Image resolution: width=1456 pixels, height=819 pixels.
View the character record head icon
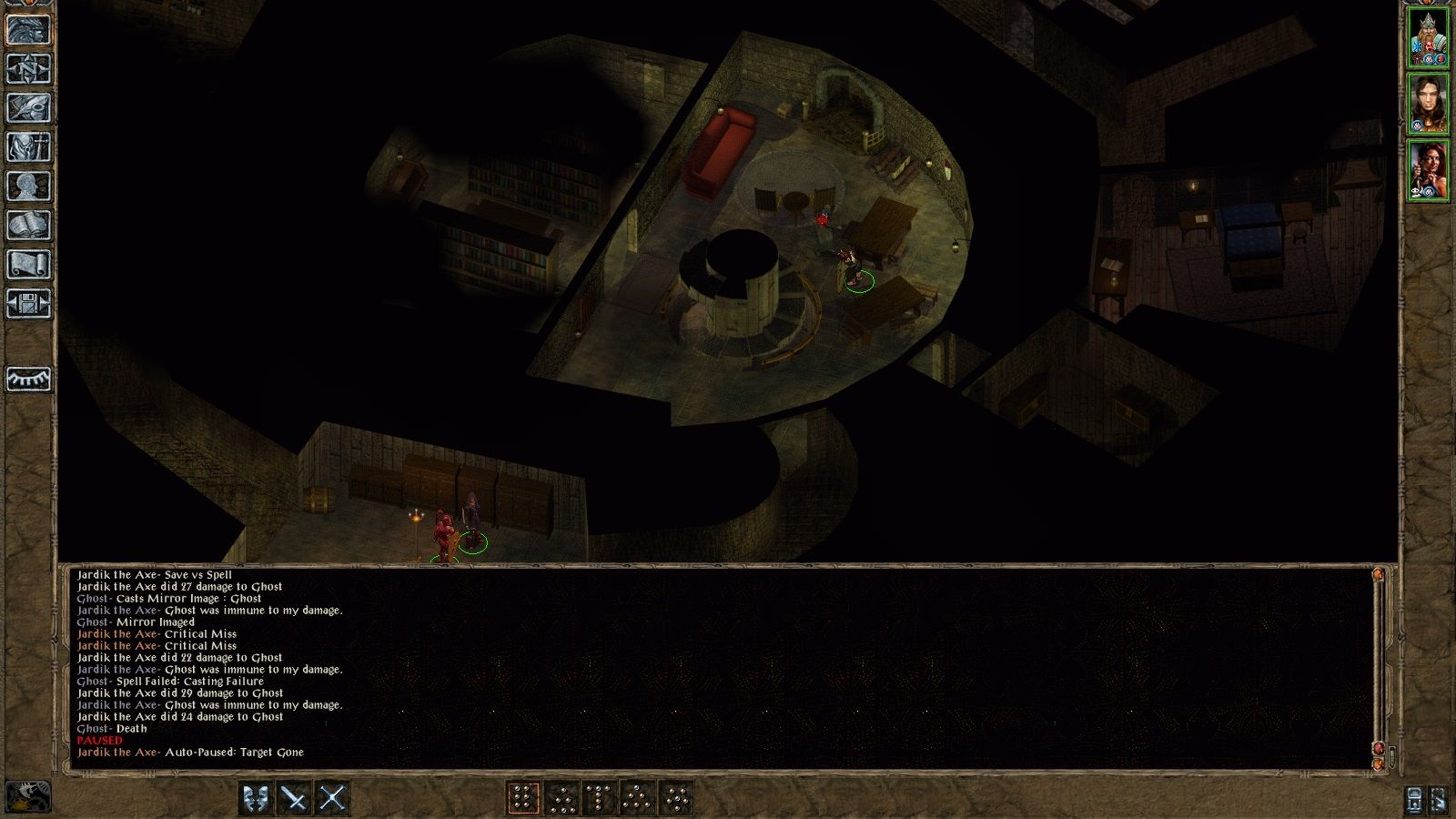27,187
